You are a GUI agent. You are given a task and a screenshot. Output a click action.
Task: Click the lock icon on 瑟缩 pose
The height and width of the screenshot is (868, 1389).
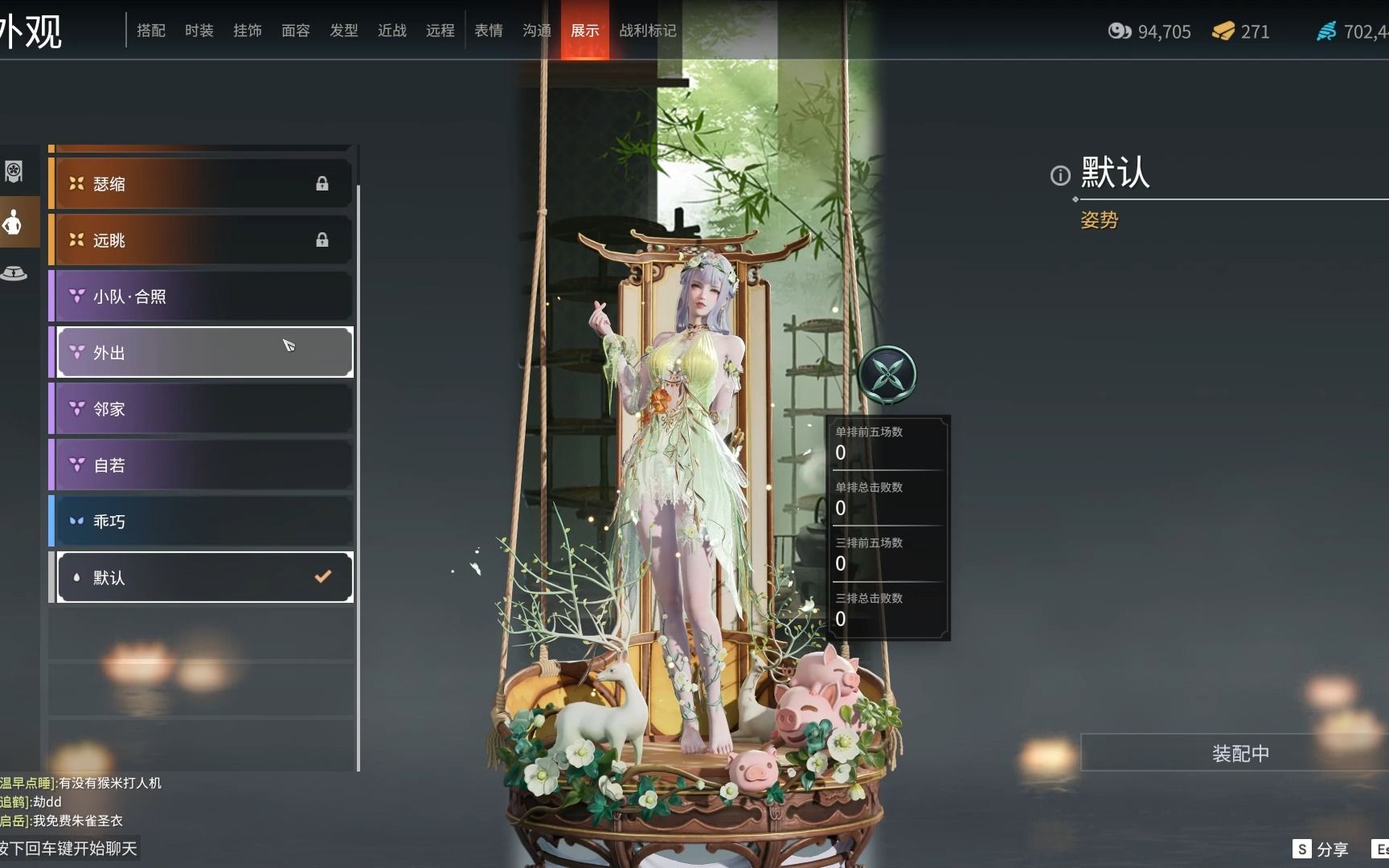(x=322, y=183)
